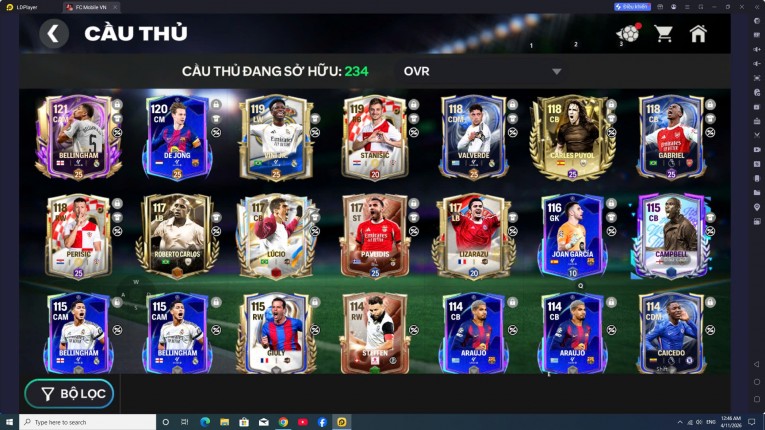
Task: Select the 118 Perisic card
Action: point(78,237)
